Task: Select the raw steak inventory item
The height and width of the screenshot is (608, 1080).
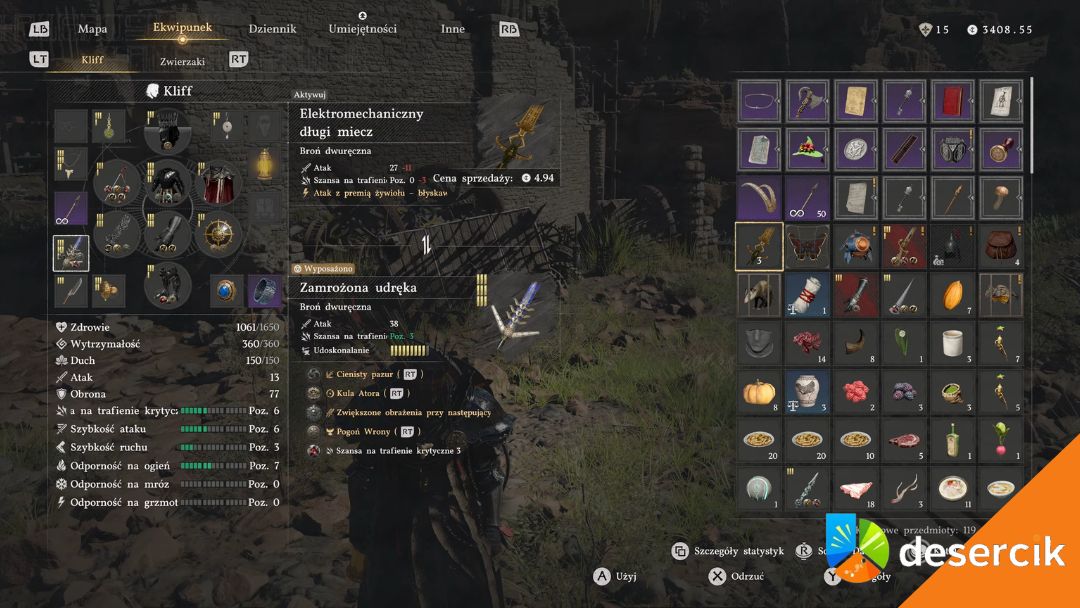Action: [904, 438]
